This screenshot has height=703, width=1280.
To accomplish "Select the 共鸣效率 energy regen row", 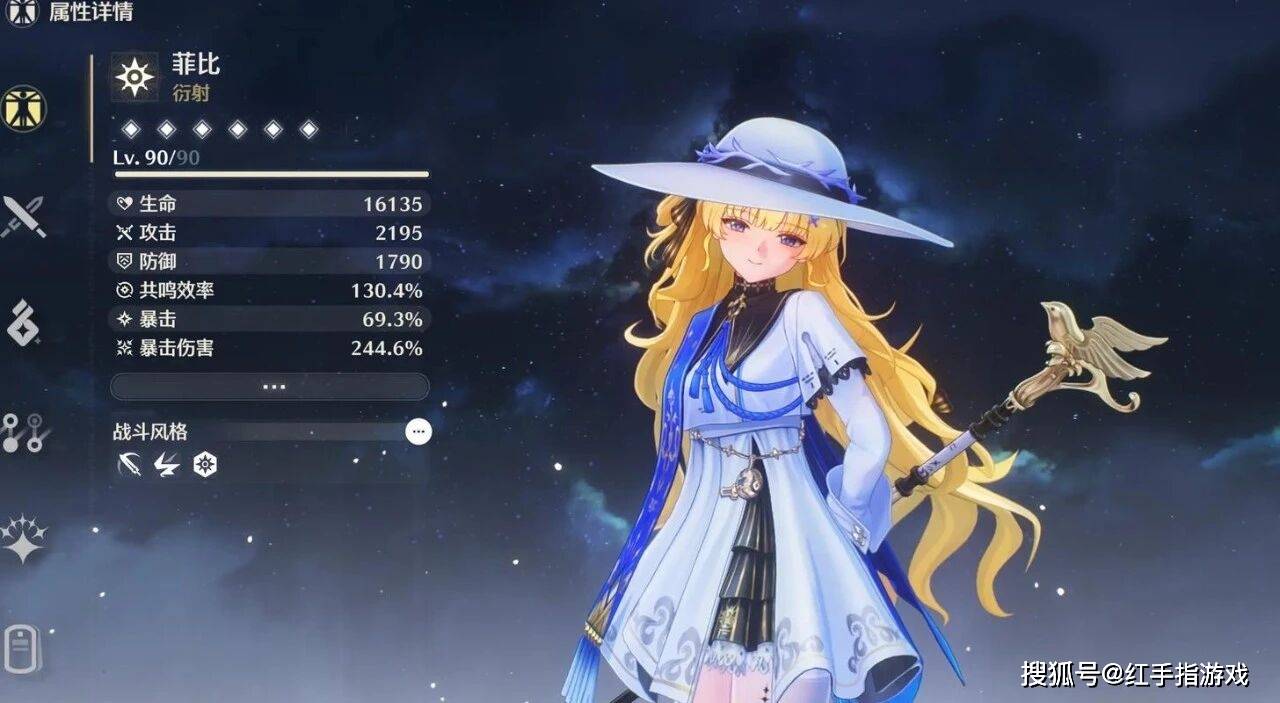I will click(x=269, y=291).
